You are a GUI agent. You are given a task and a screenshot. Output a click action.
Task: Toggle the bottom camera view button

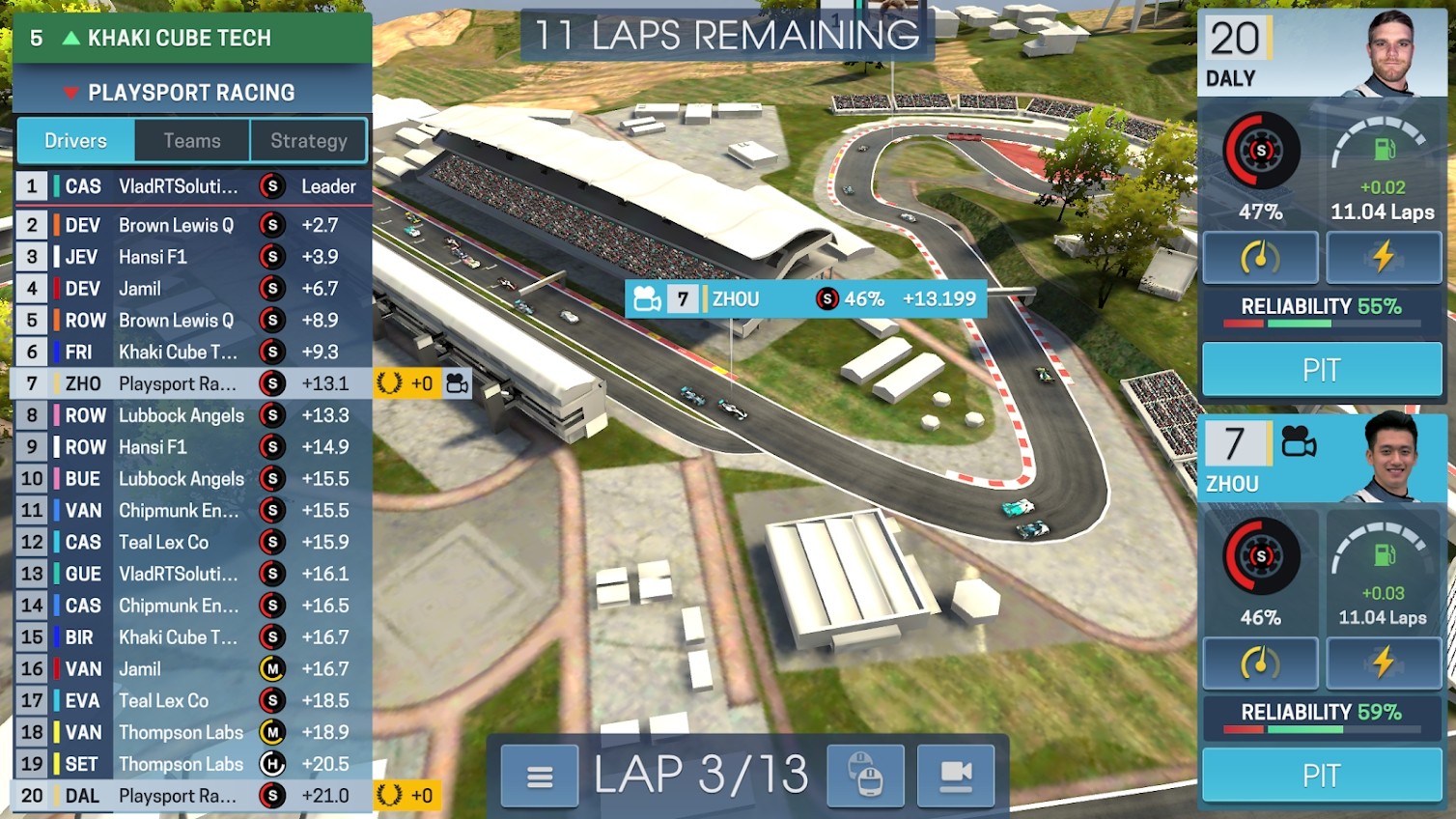tap(955, 776)
